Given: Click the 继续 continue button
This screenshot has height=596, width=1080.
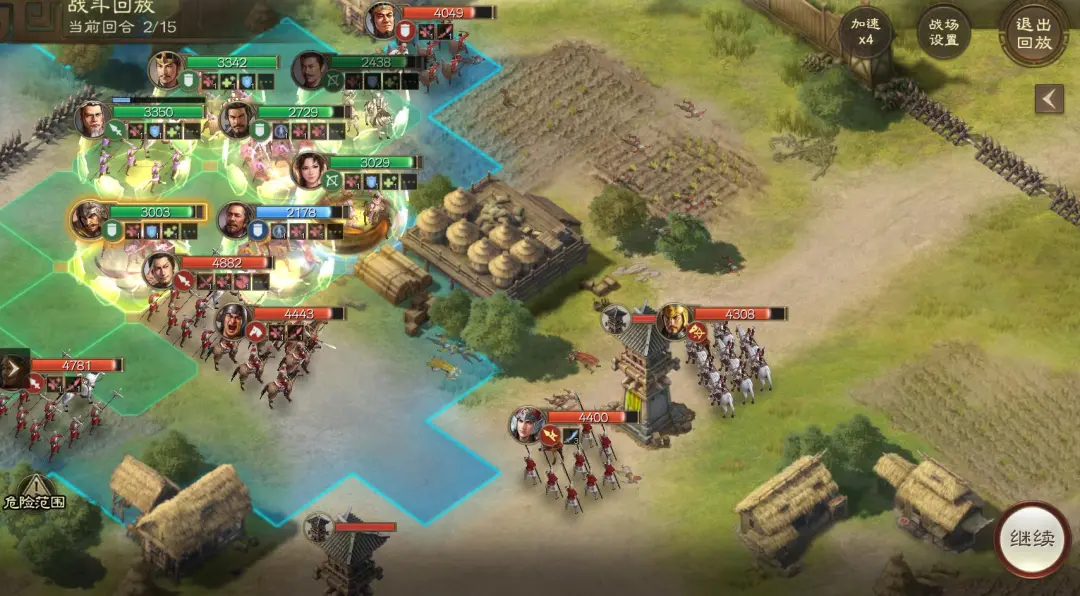Looking at the screenshot, I should pyautogui.click(x=1032, y=539).
